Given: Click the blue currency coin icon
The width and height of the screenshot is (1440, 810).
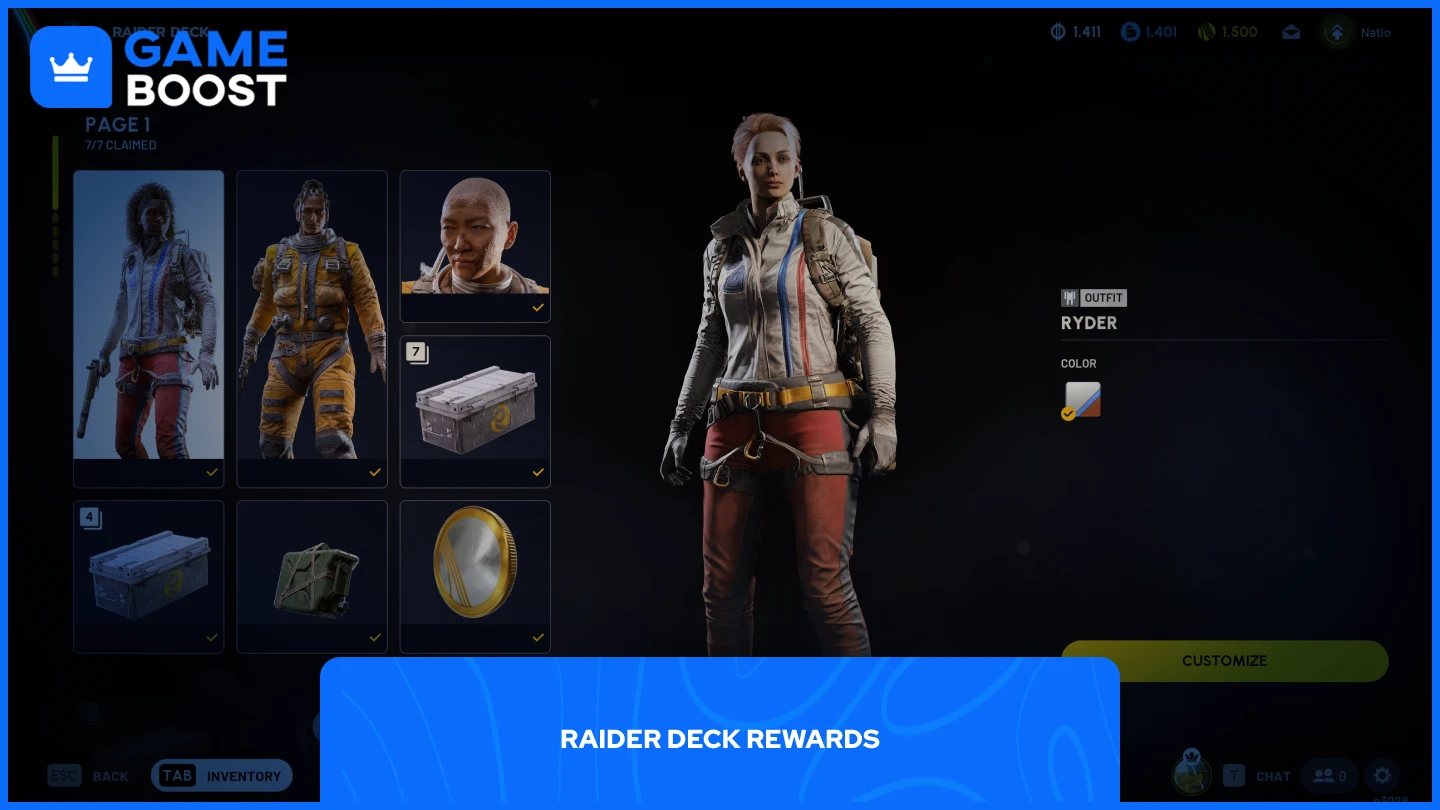Looking at the screenshot, I should [1126, 32].
